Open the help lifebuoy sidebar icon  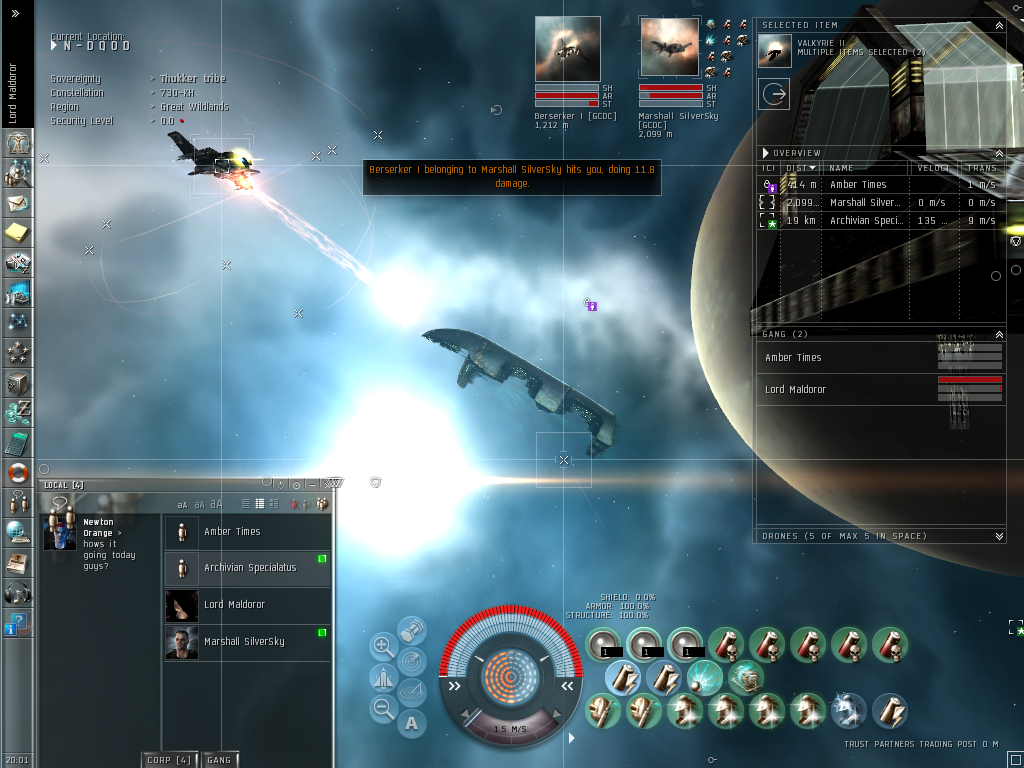coord(17,472)
